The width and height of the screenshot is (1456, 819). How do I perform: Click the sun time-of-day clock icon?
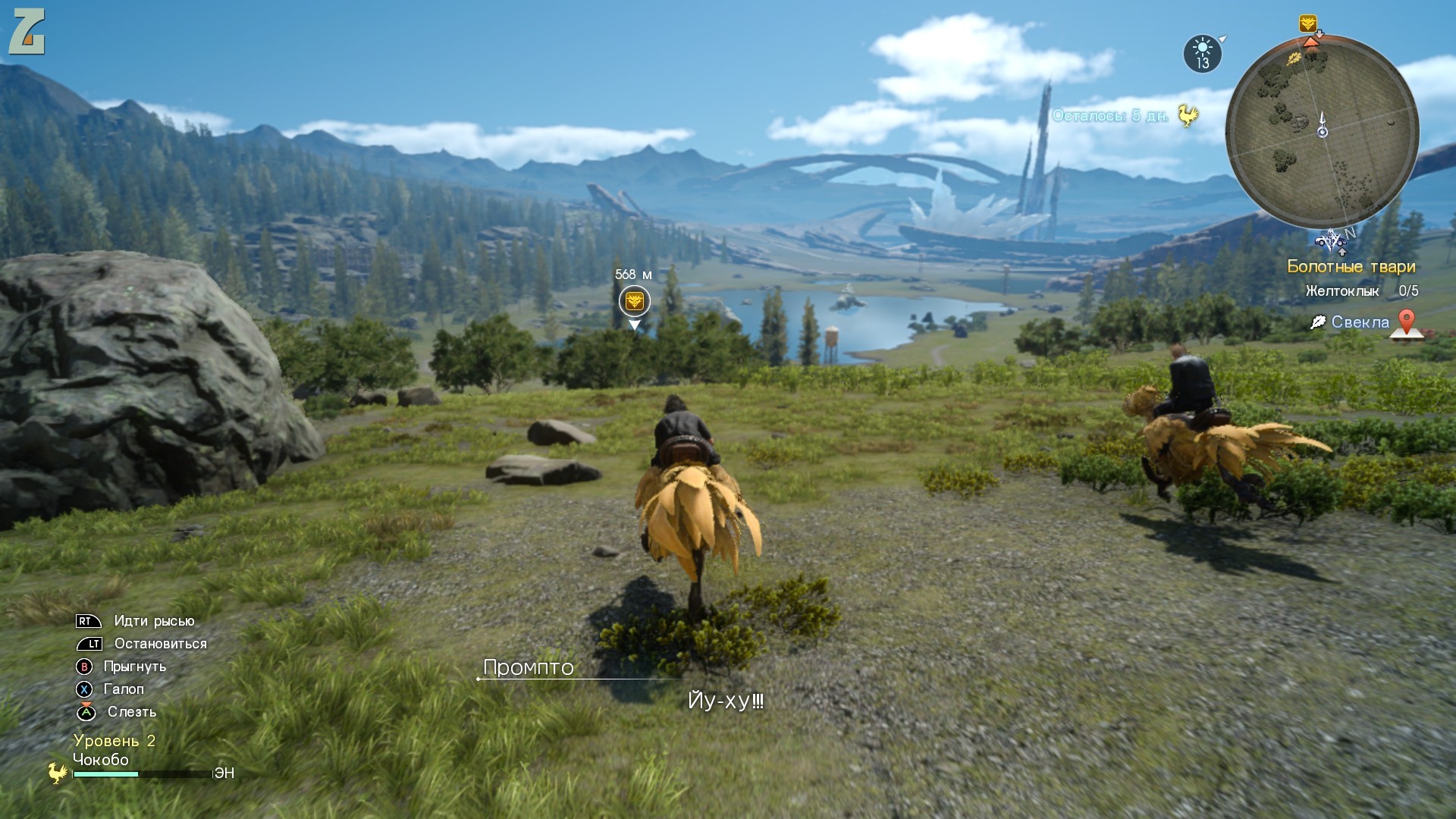(x=1203, y=54)
